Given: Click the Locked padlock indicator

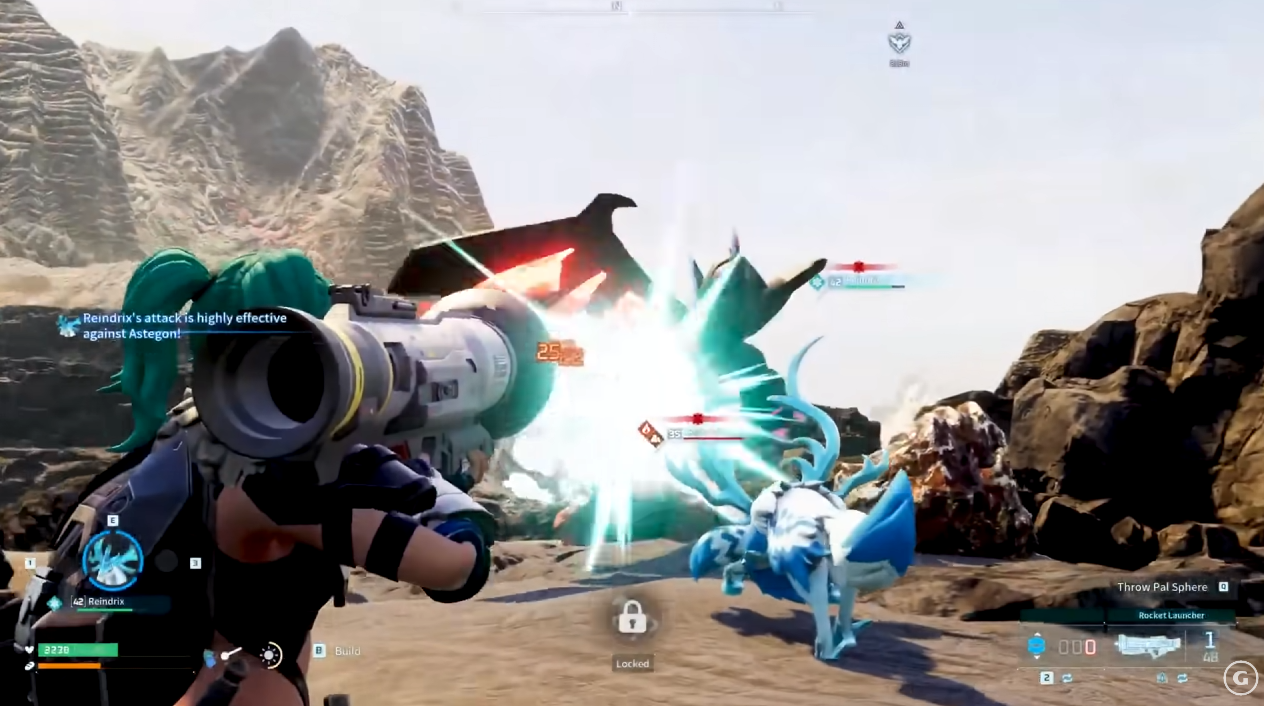Looking at the screenshot, I should [631, 619].
